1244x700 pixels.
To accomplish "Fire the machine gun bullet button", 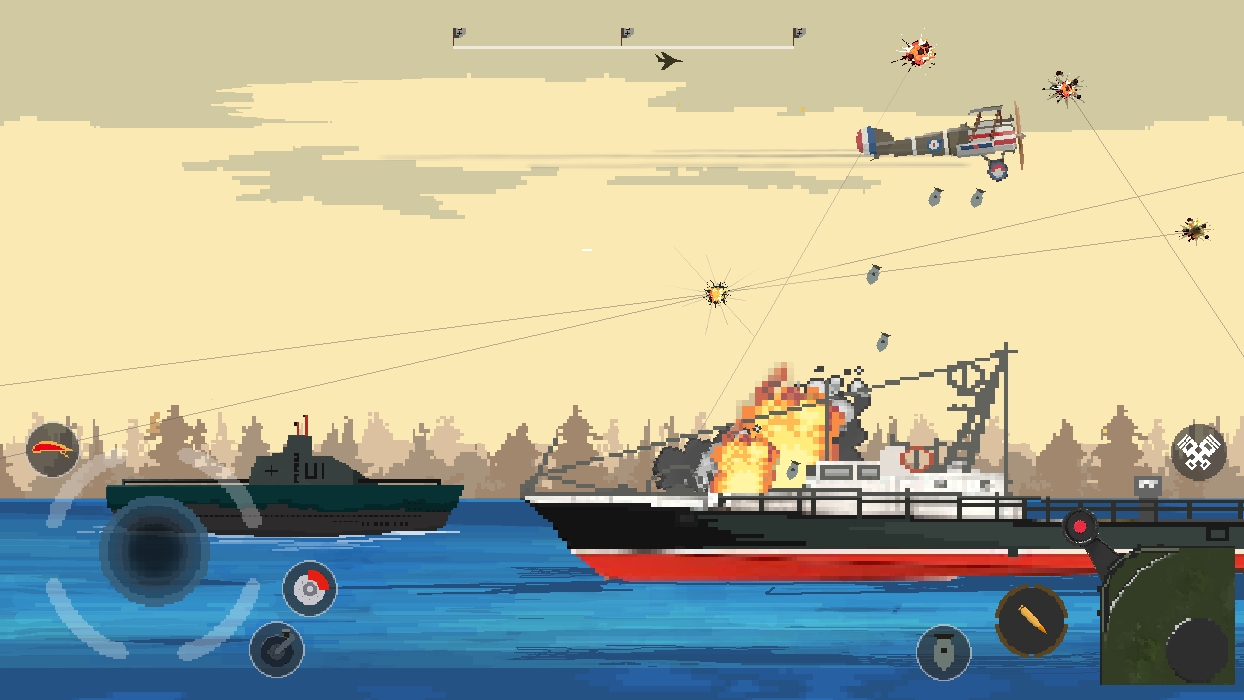I will pos(1031,620).
